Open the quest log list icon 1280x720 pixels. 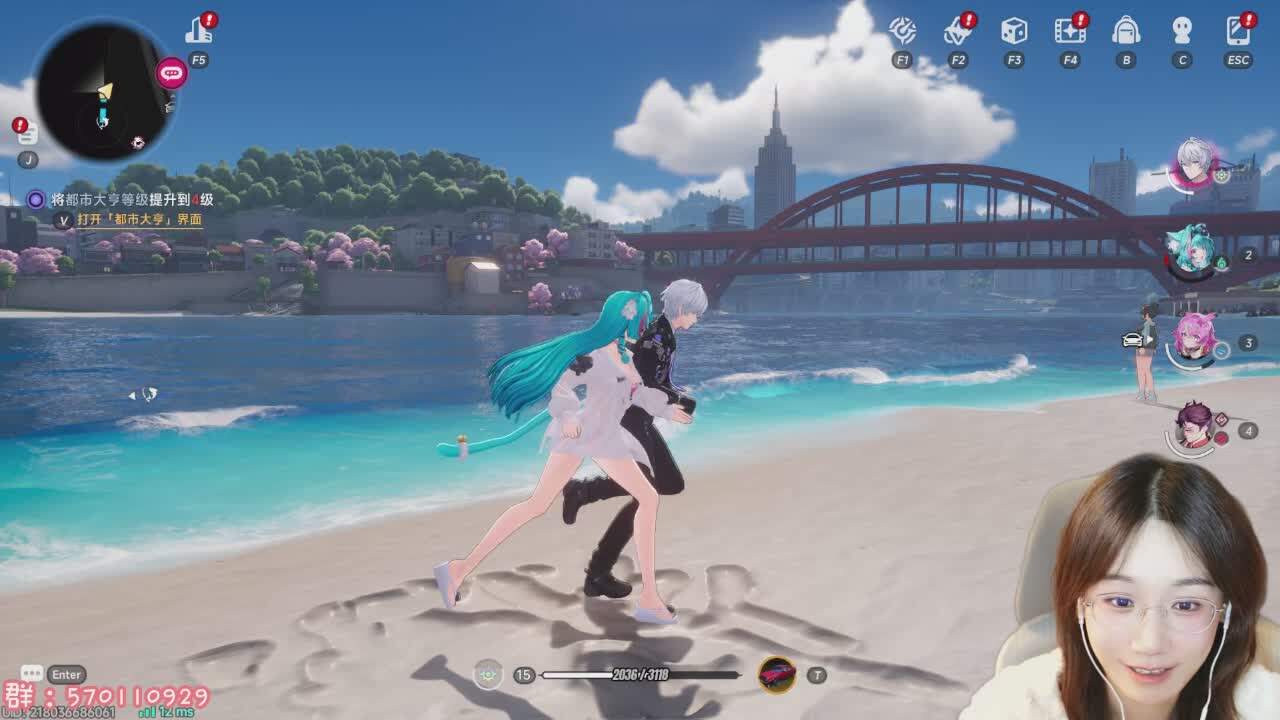click(x=27, y=133)
